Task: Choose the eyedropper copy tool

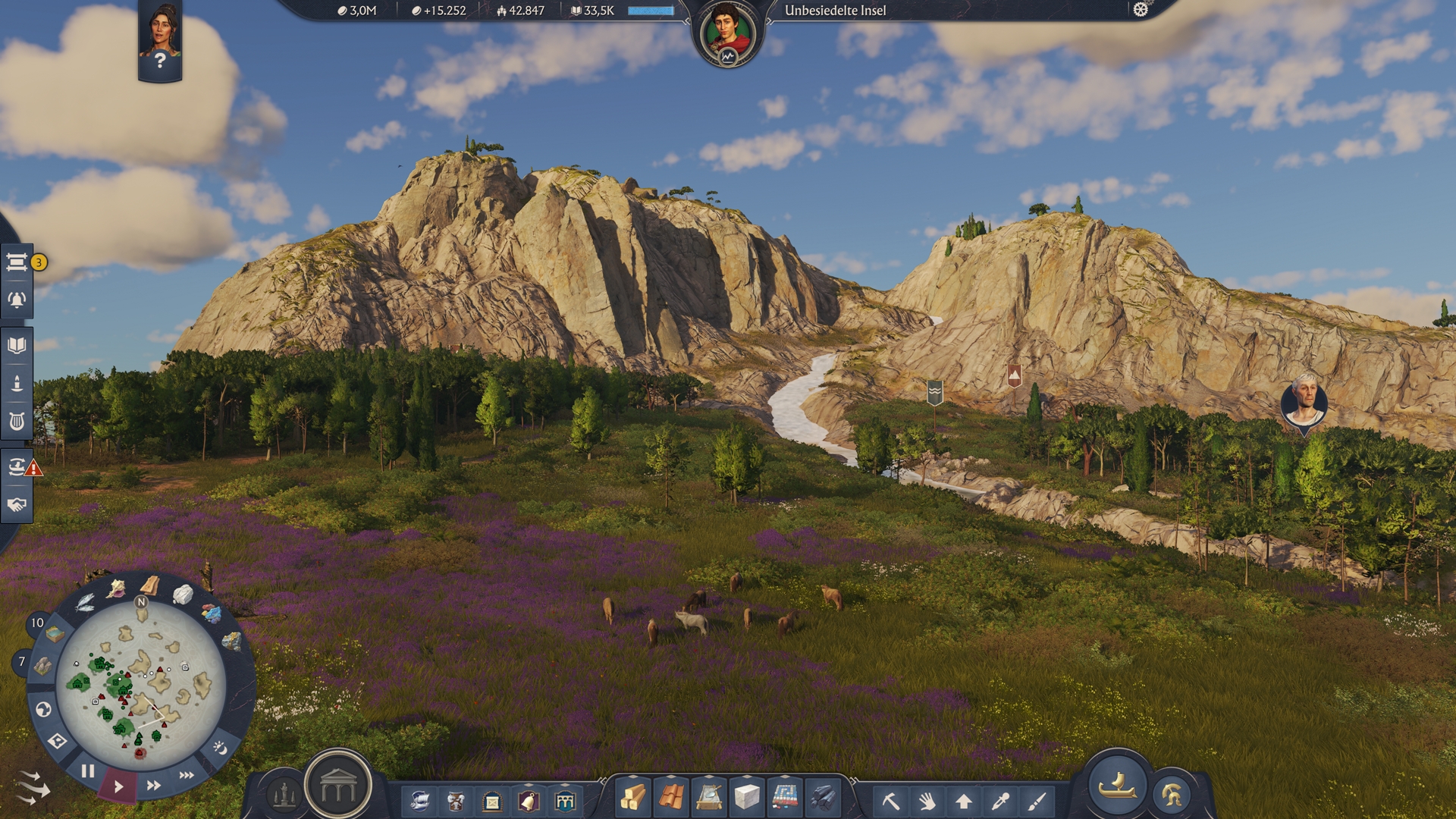Action: point(1000,800)
